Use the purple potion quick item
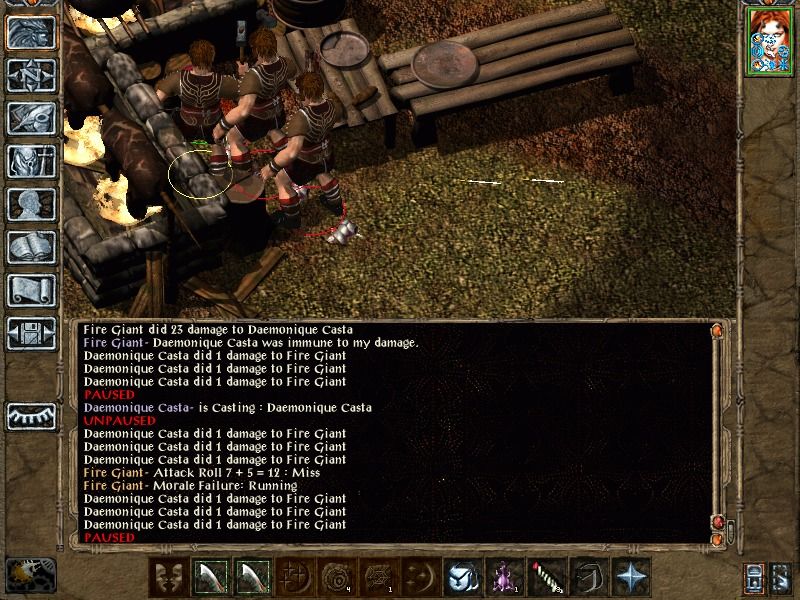The width and height of the screenshot is (800, 600). click(503, 576)
